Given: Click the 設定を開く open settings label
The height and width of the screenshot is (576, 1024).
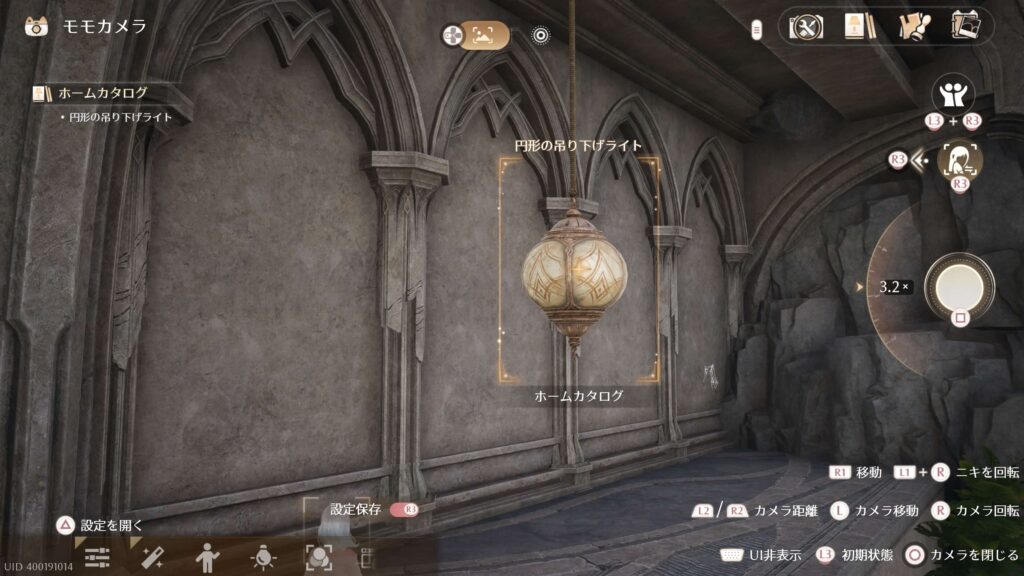Looking at the screenshot, I should pyautogui.click(x=112, y=524).
